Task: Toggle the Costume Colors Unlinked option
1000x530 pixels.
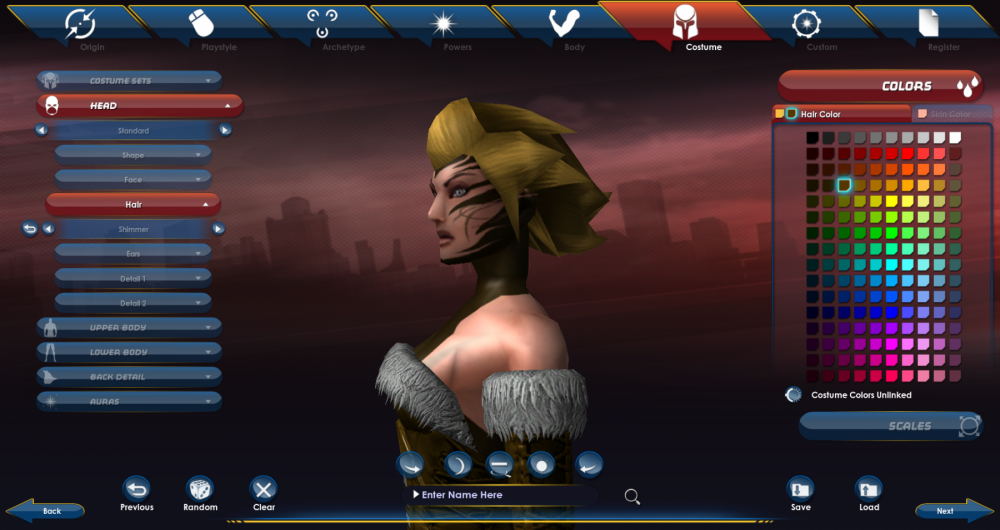Action: (x=794, y=395)
